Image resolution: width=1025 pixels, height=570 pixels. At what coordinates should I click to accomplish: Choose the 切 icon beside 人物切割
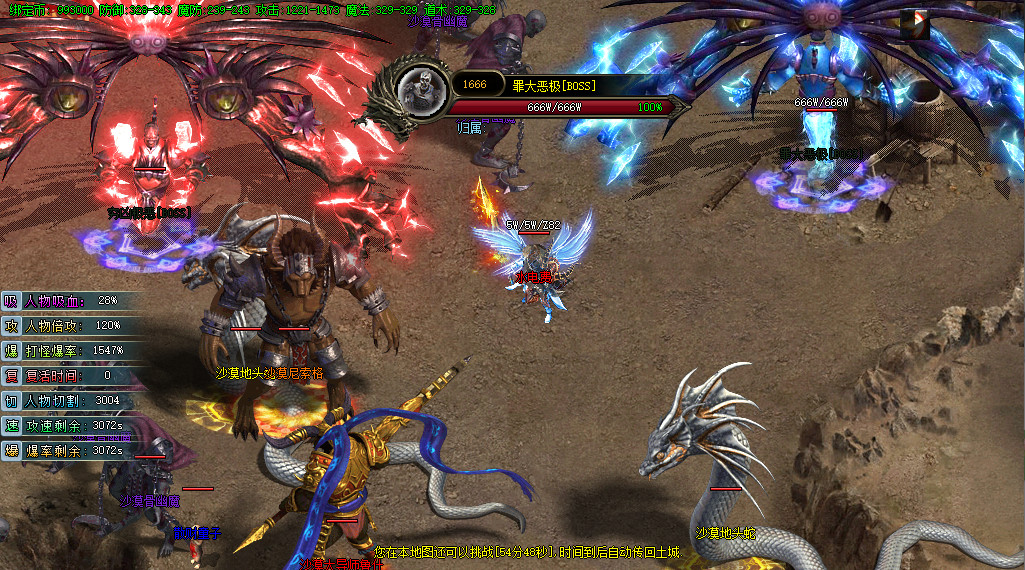(x=11, y=400)
